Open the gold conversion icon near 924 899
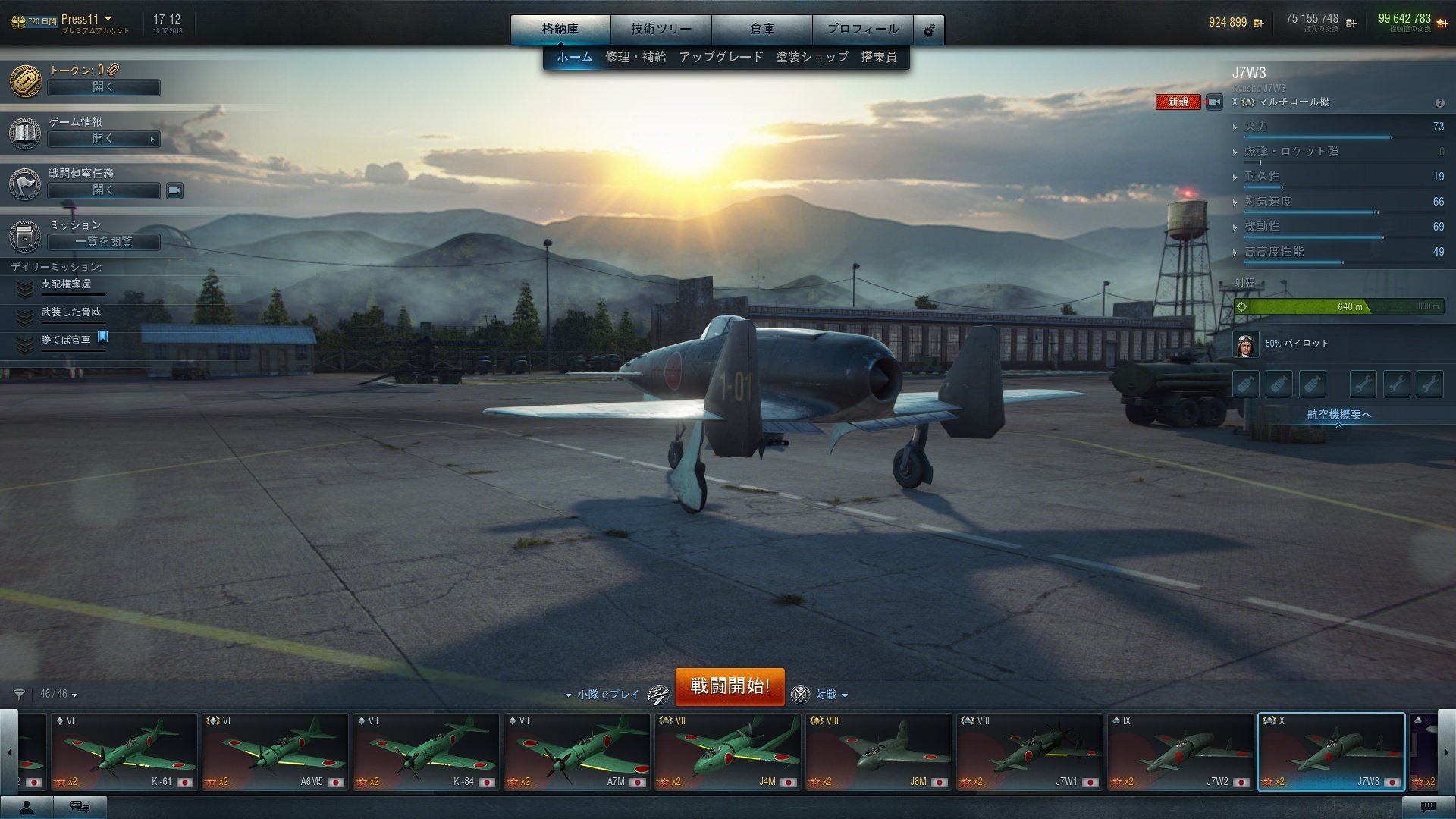The height and width of the screenshot is (819, 1456). pyautogui.click(x=1260, y=22)
